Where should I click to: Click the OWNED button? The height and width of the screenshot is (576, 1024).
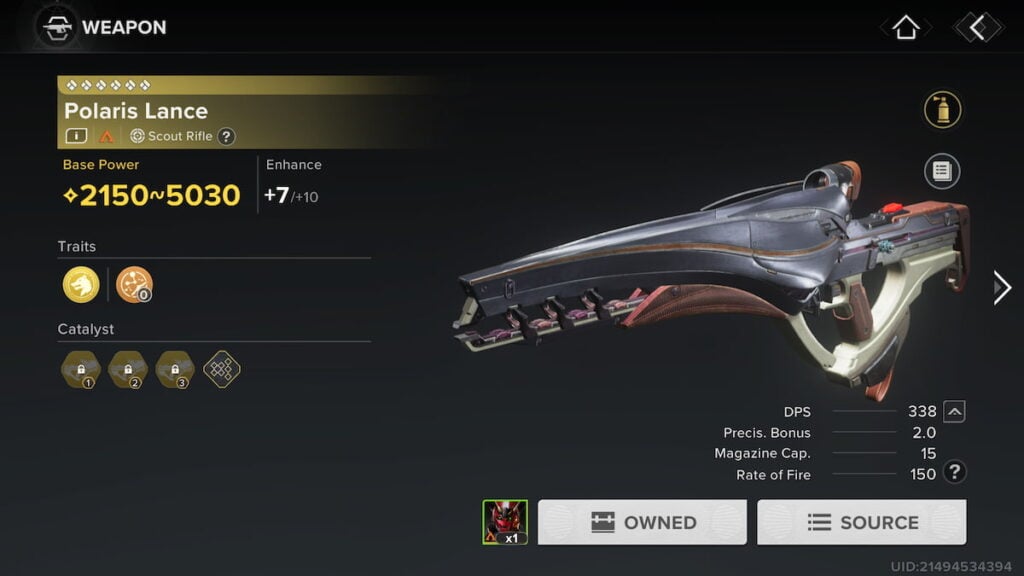tap(642, 522)
